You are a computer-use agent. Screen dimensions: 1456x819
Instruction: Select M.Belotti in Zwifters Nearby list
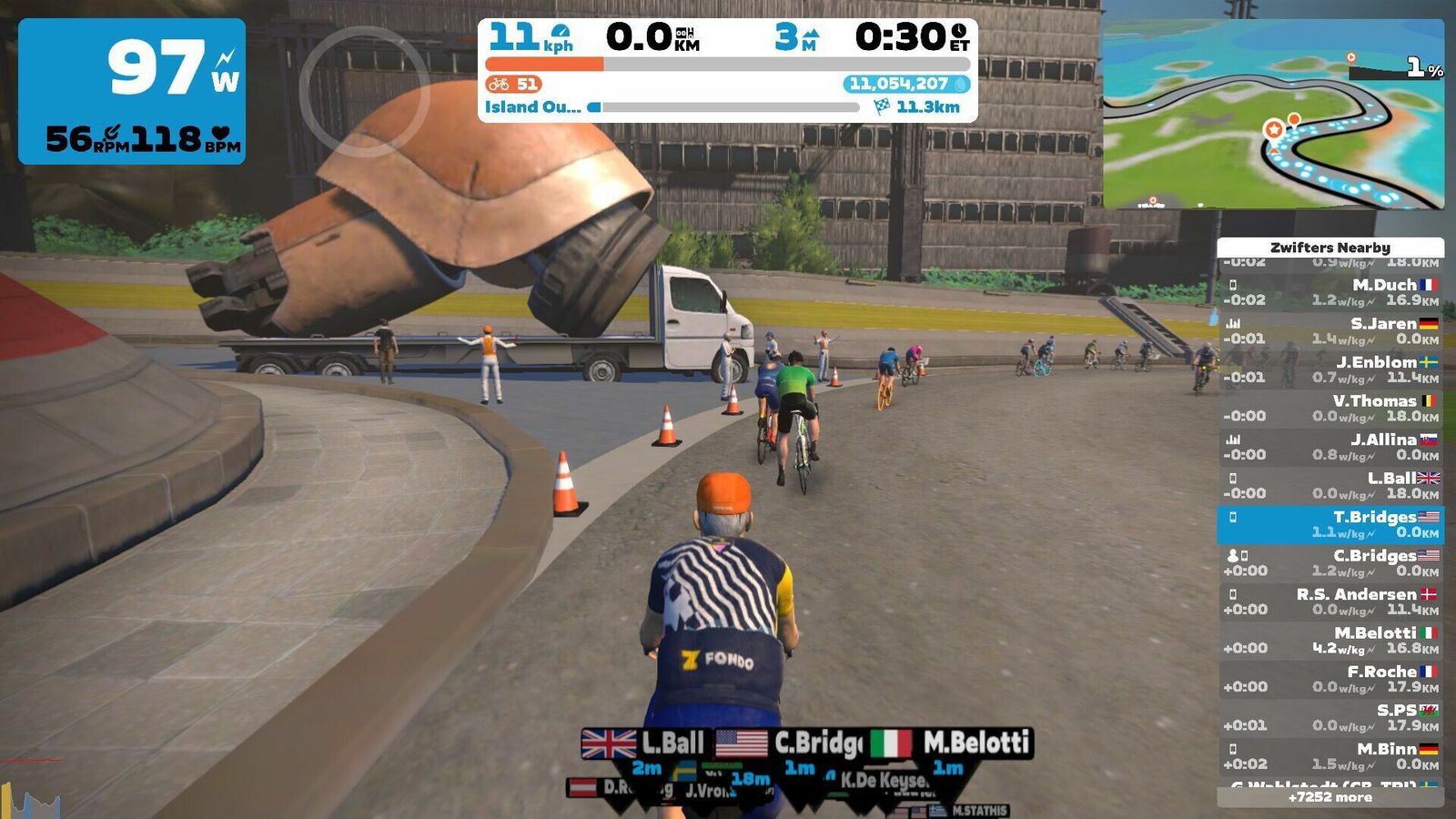1330,640
